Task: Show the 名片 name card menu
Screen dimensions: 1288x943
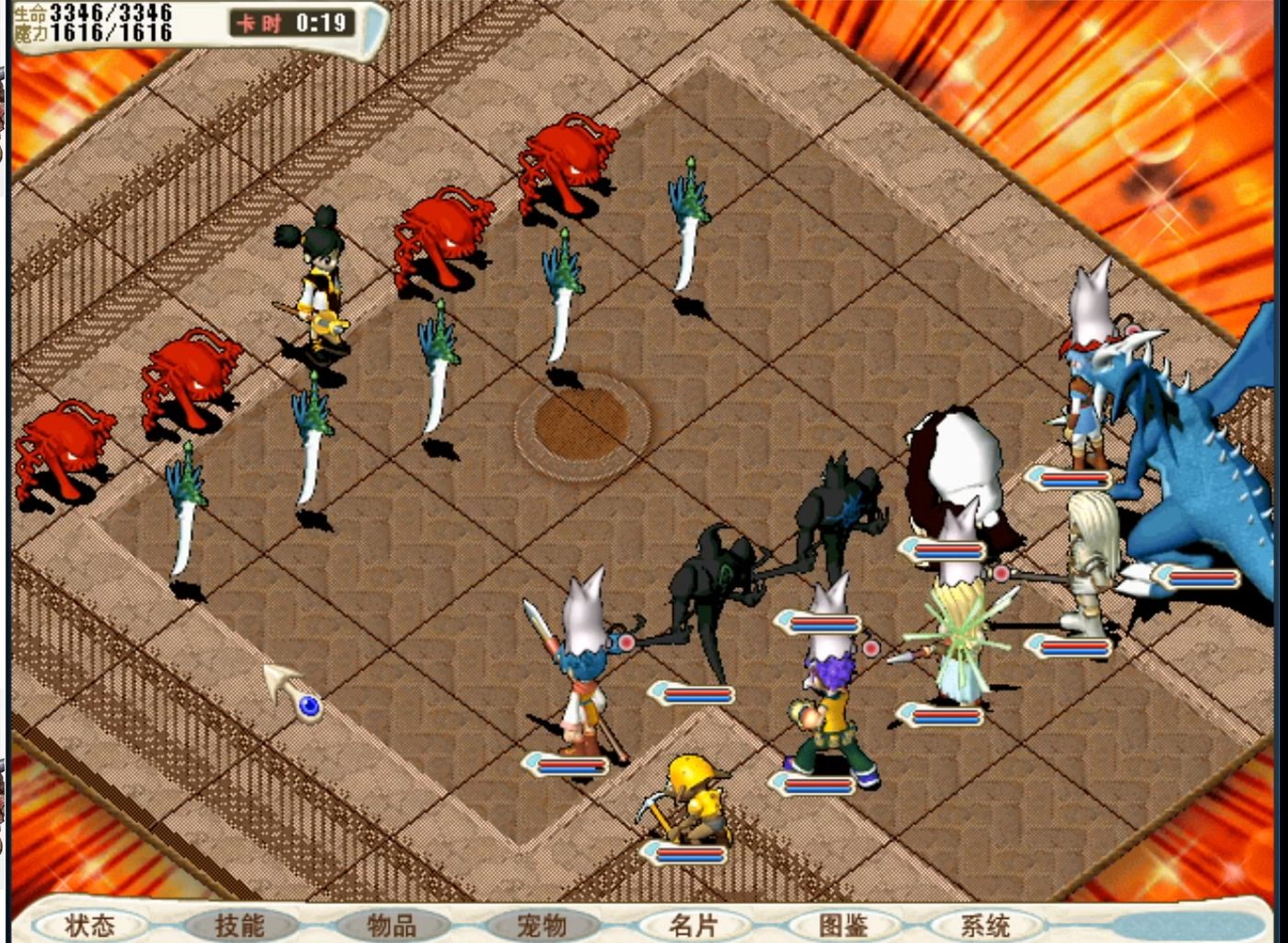Action: 693,925
